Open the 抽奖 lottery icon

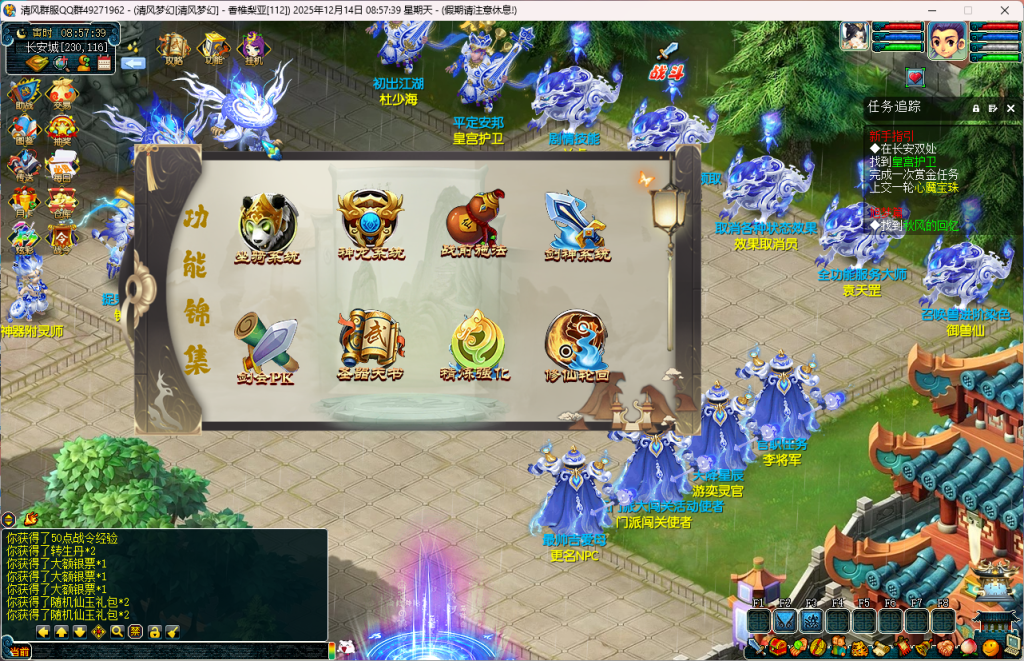tap(61, 130)
